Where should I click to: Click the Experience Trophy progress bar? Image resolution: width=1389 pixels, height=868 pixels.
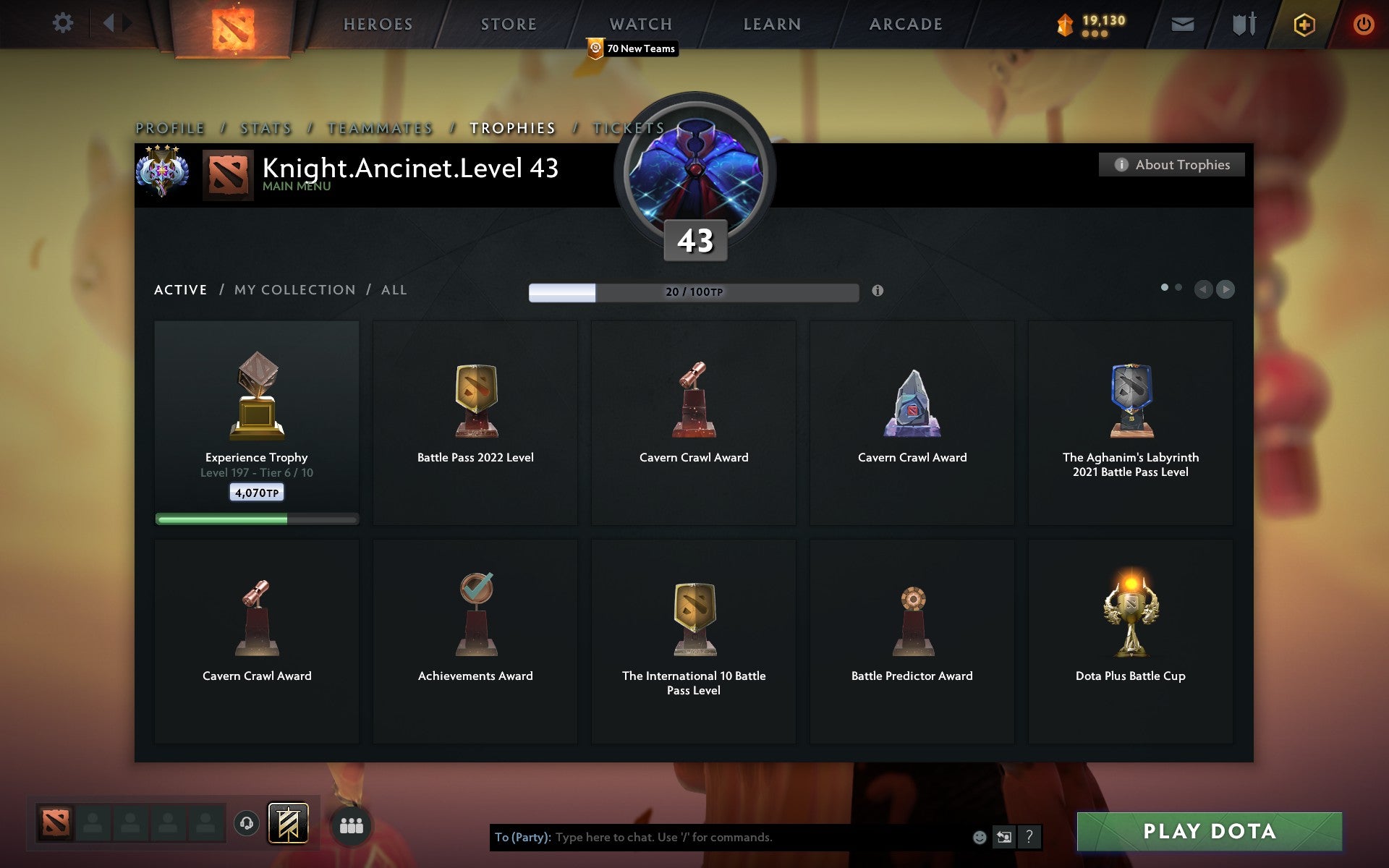point(257,518)
